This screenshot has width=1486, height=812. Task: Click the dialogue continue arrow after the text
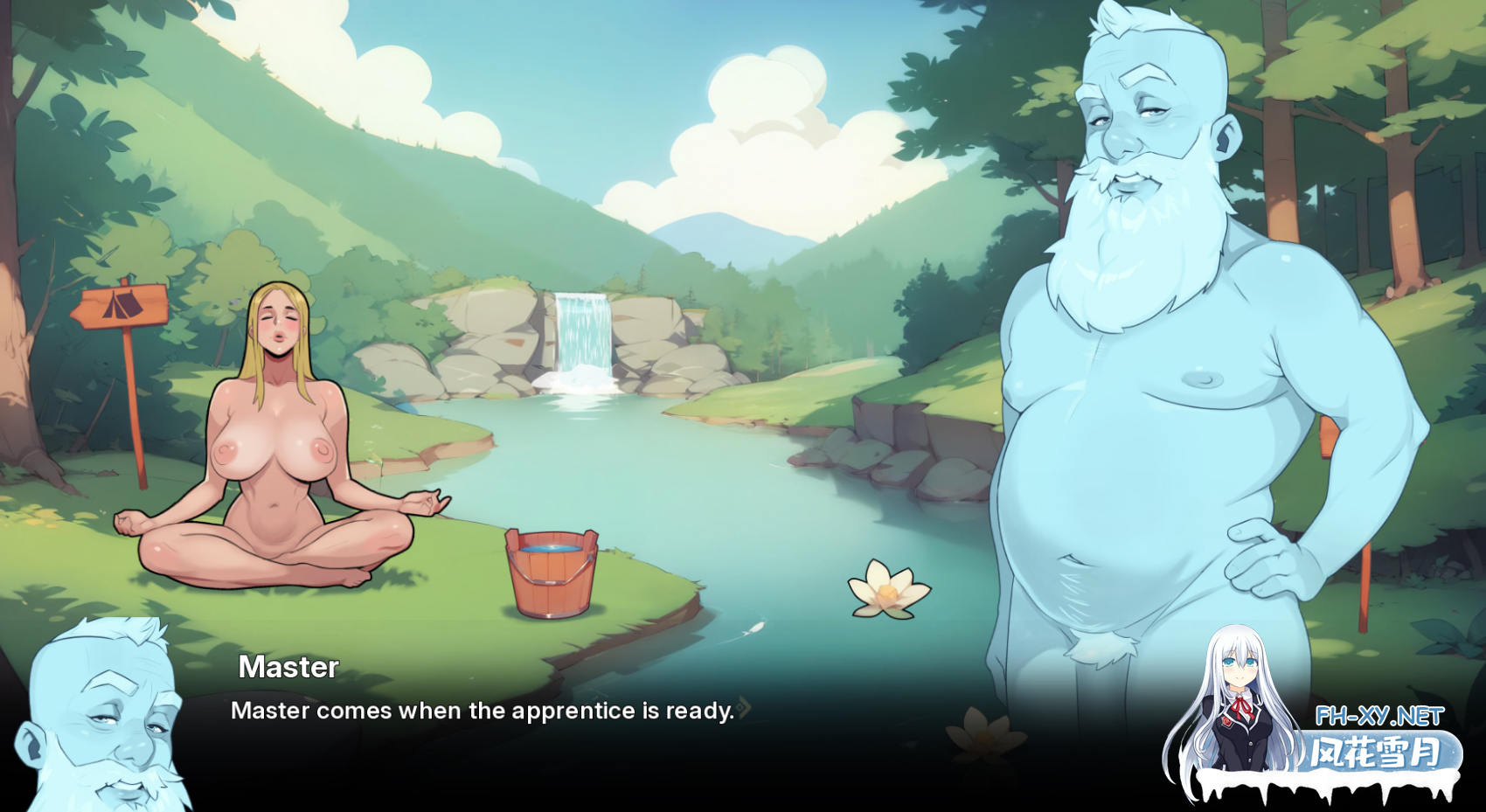point(744,708)
